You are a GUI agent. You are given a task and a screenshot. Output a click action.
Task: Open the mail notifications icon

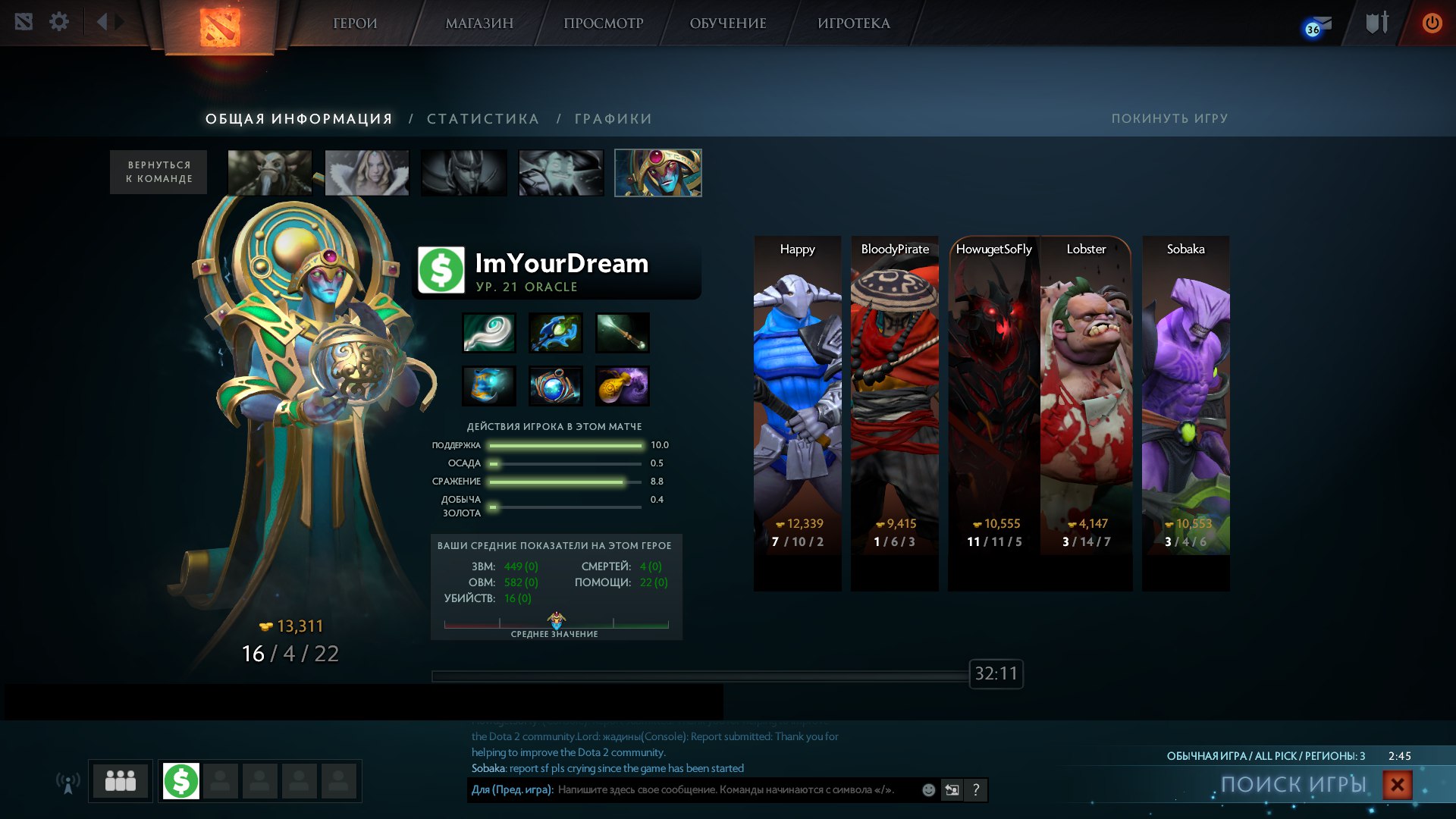[1319, 26]
